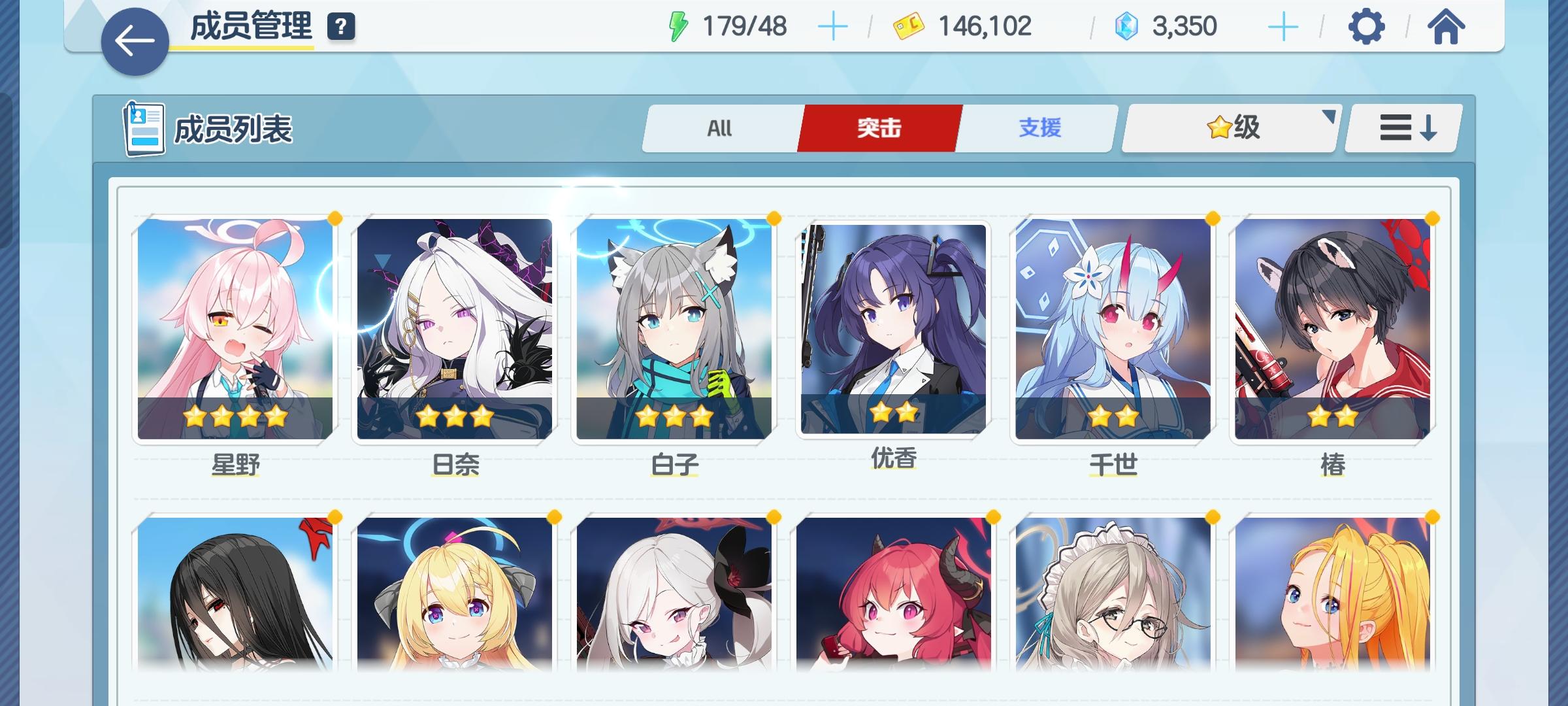Switch to the All members tab
Viewport: 1568px width, 706px height.
click(x=720, y=128)
